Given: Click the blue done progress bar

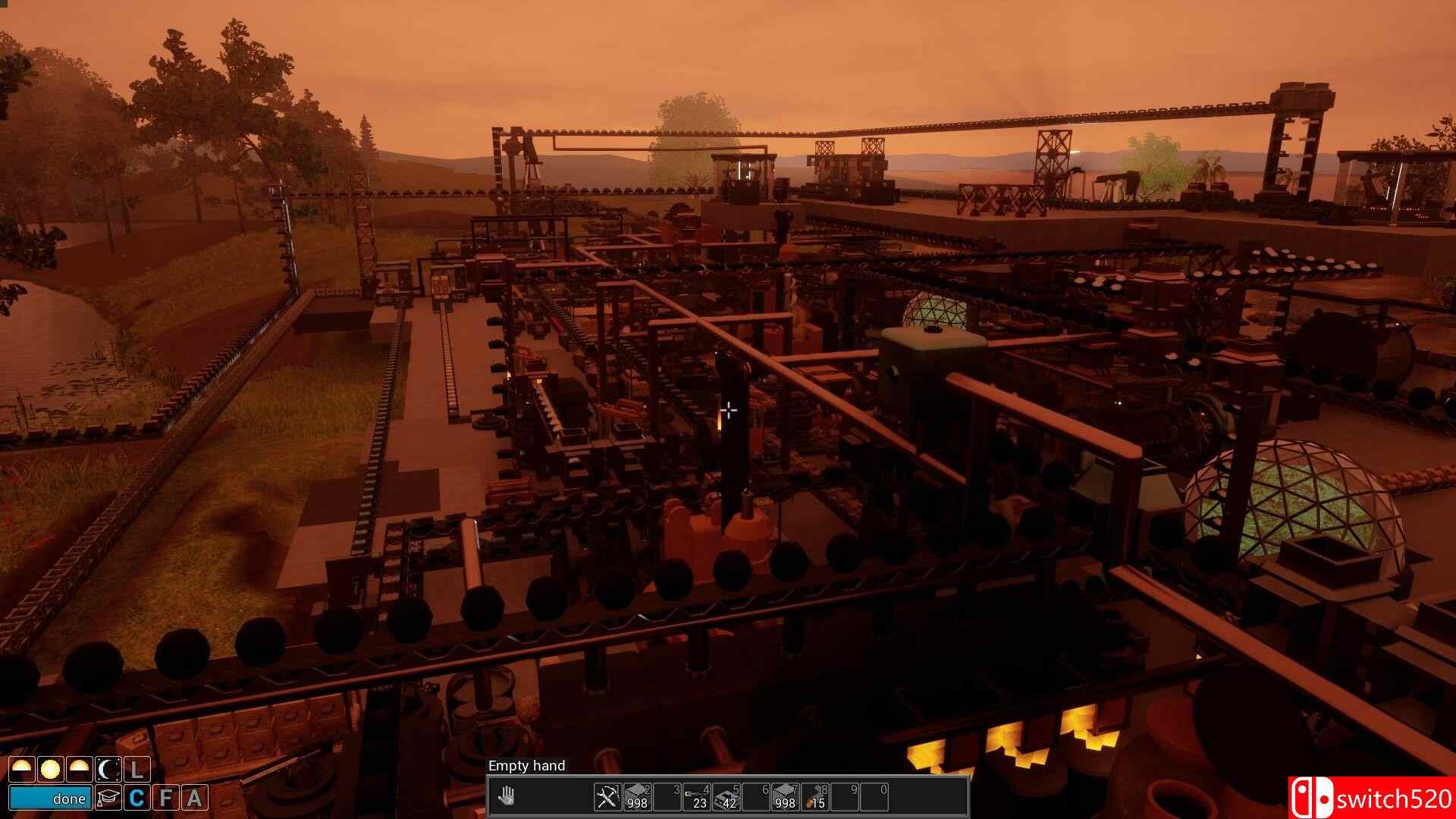Looking at the screenshot, I should (50, 798).
